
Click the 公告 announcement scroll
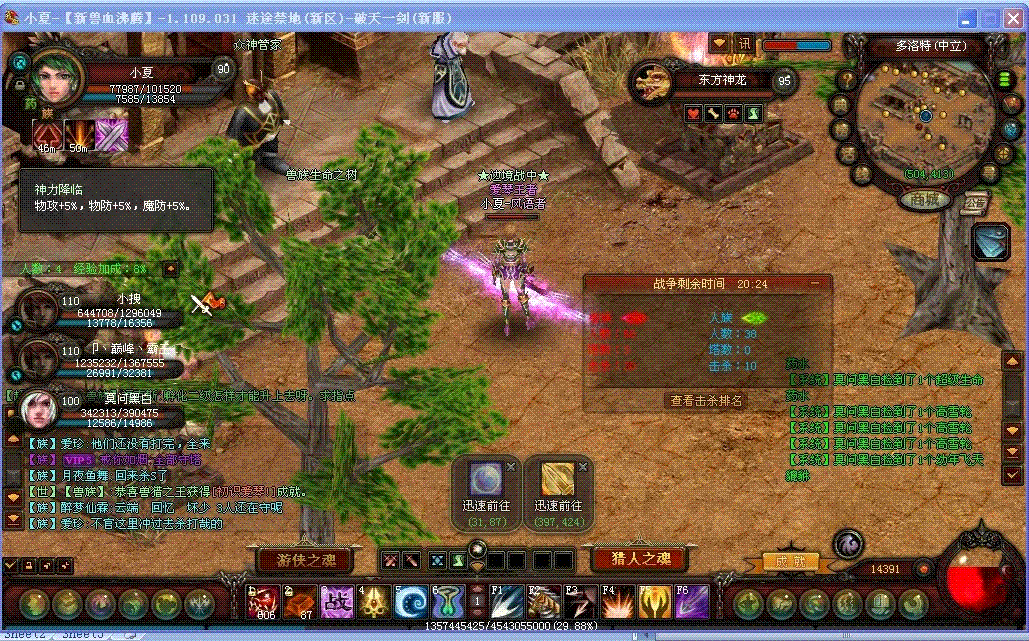pyautogui.click(x=976, y=202)
